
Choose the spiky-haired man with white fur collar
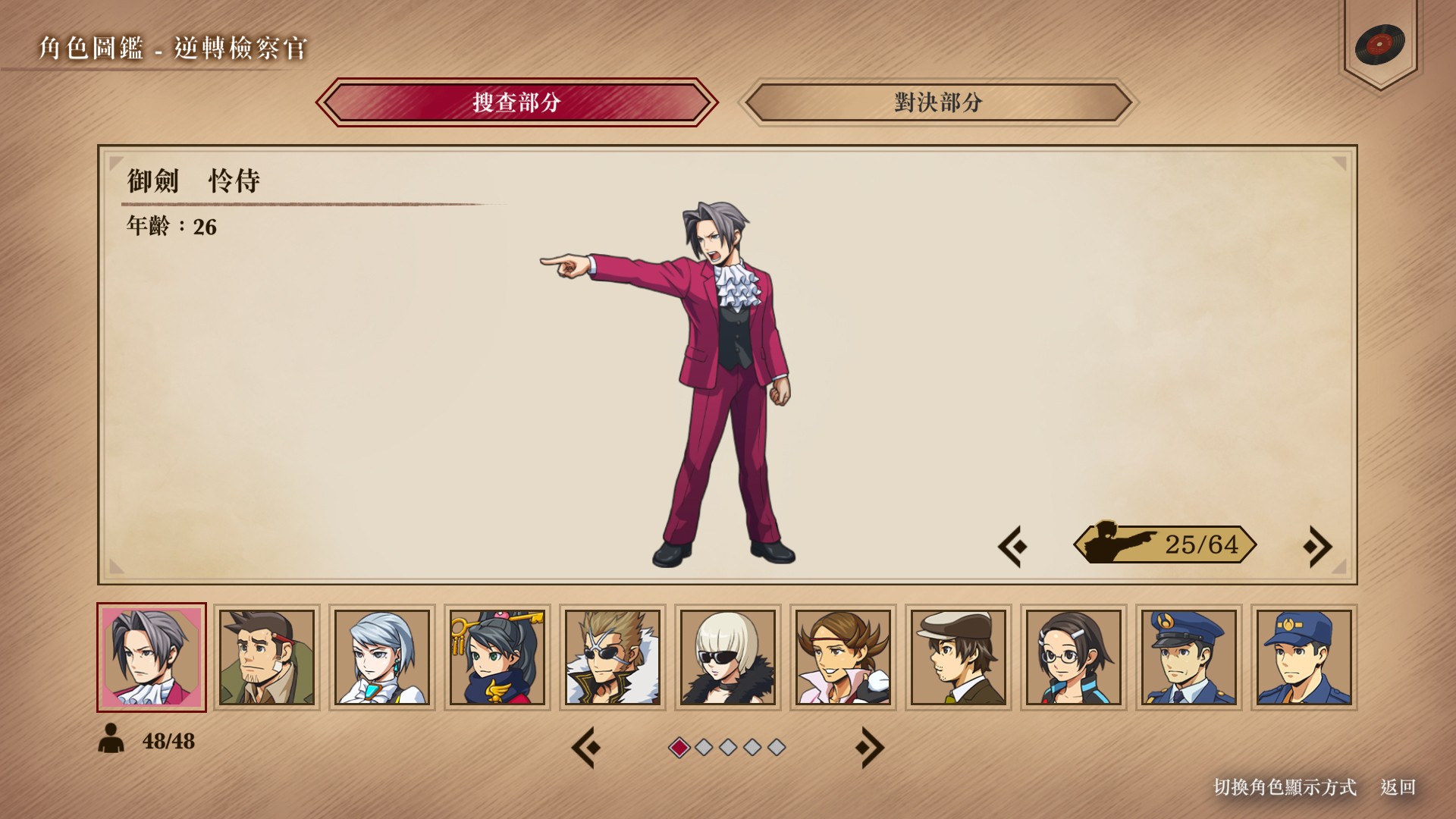[613, 657]
